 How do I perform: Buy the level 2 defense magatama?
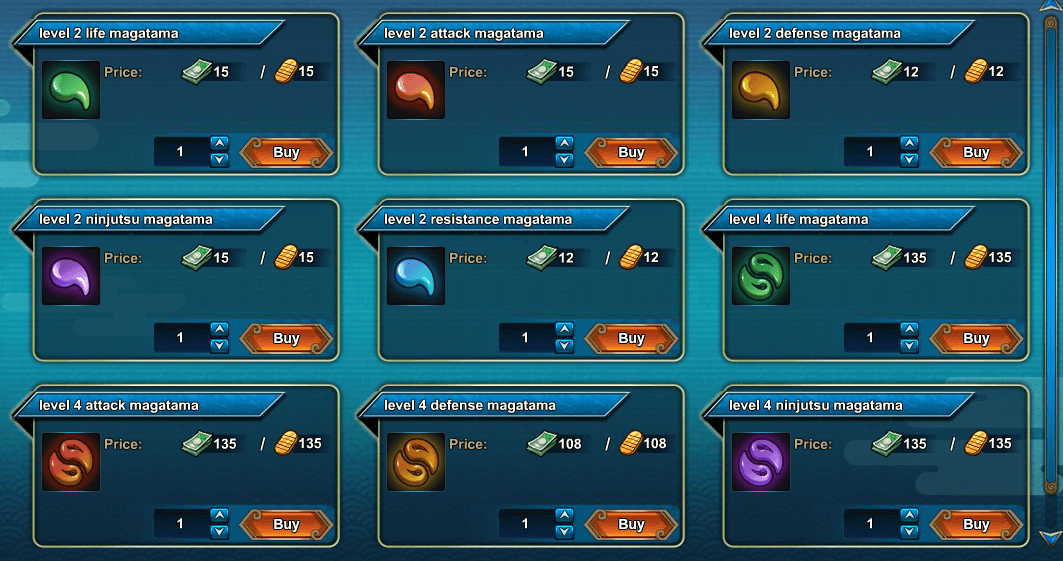(x=976, y=153)
